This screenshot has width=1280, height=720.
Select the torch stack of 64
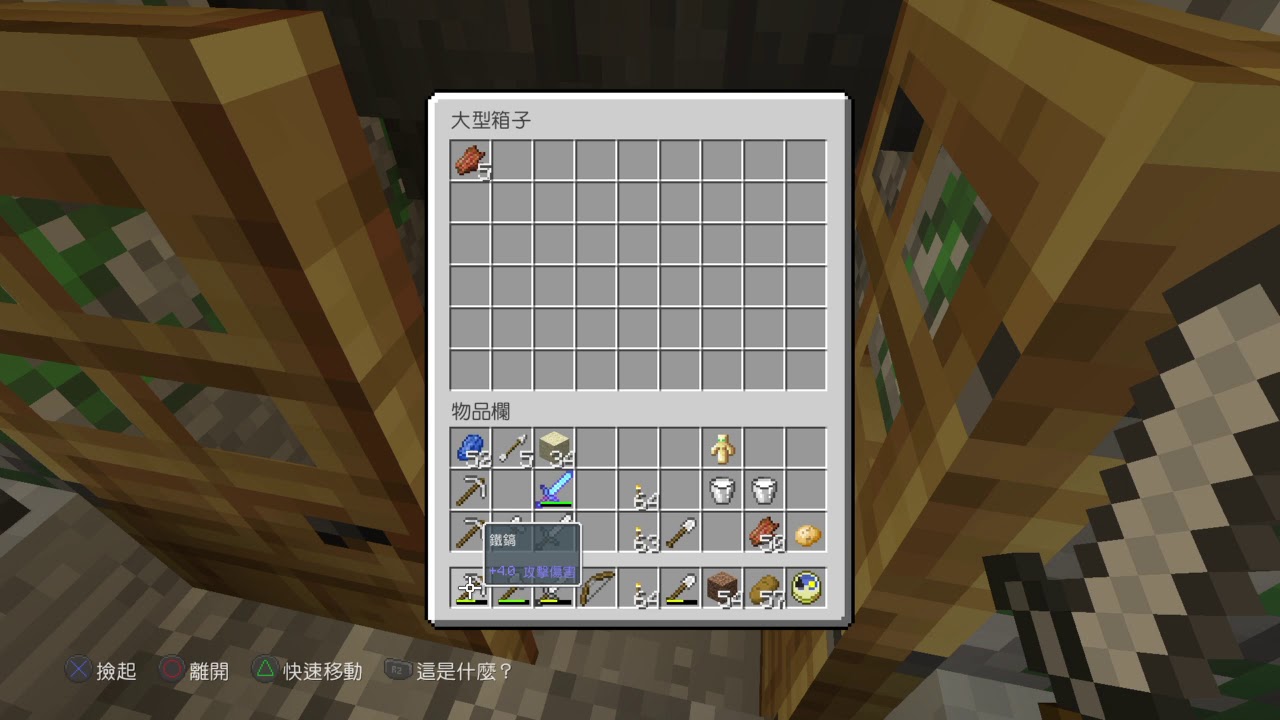[x=638, y=490]
